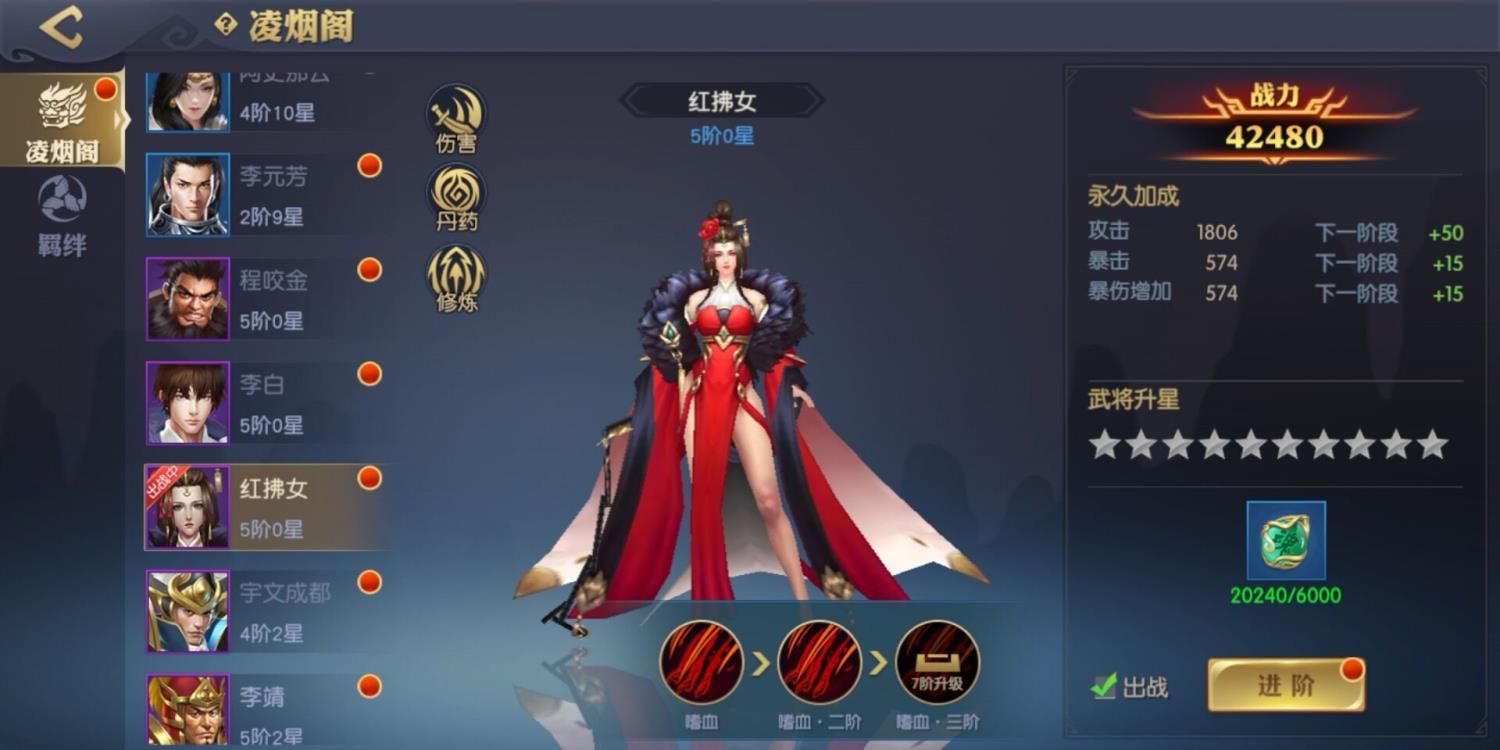The image size is (1500, 750).
Task: Open the 修炼 cultivation icon
Action: [456, 277]
